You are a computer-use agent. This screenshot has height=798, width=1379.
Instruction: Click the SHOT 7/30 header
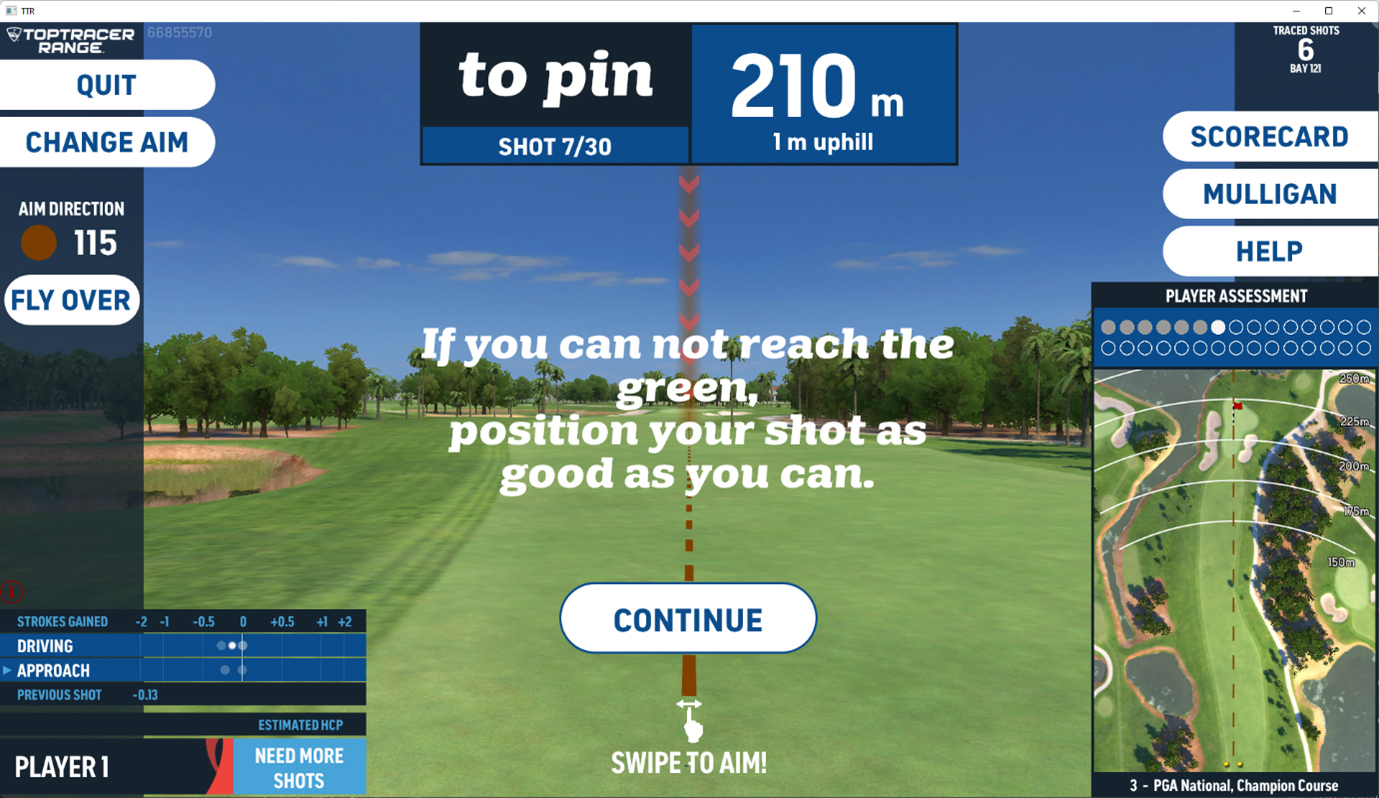coord(554,146)
